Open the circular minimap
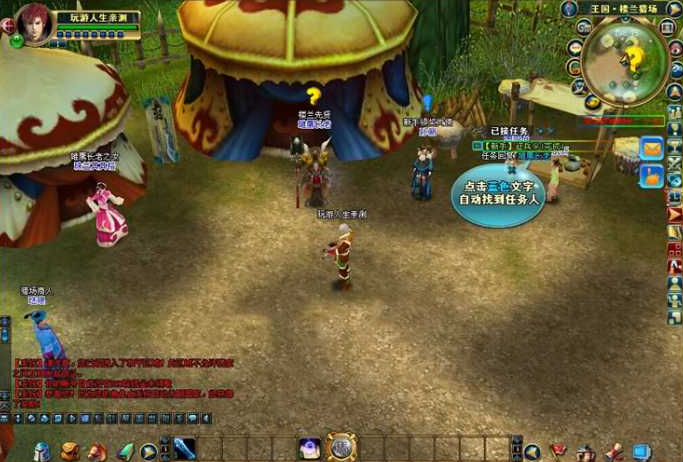The width and height of the screenshot is (683, 462). tap(625, 55)
